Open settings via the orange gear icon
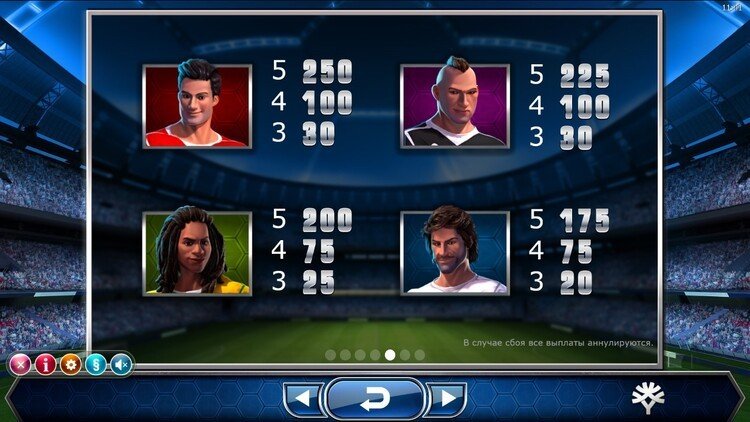750x422 pixels. 70,365
